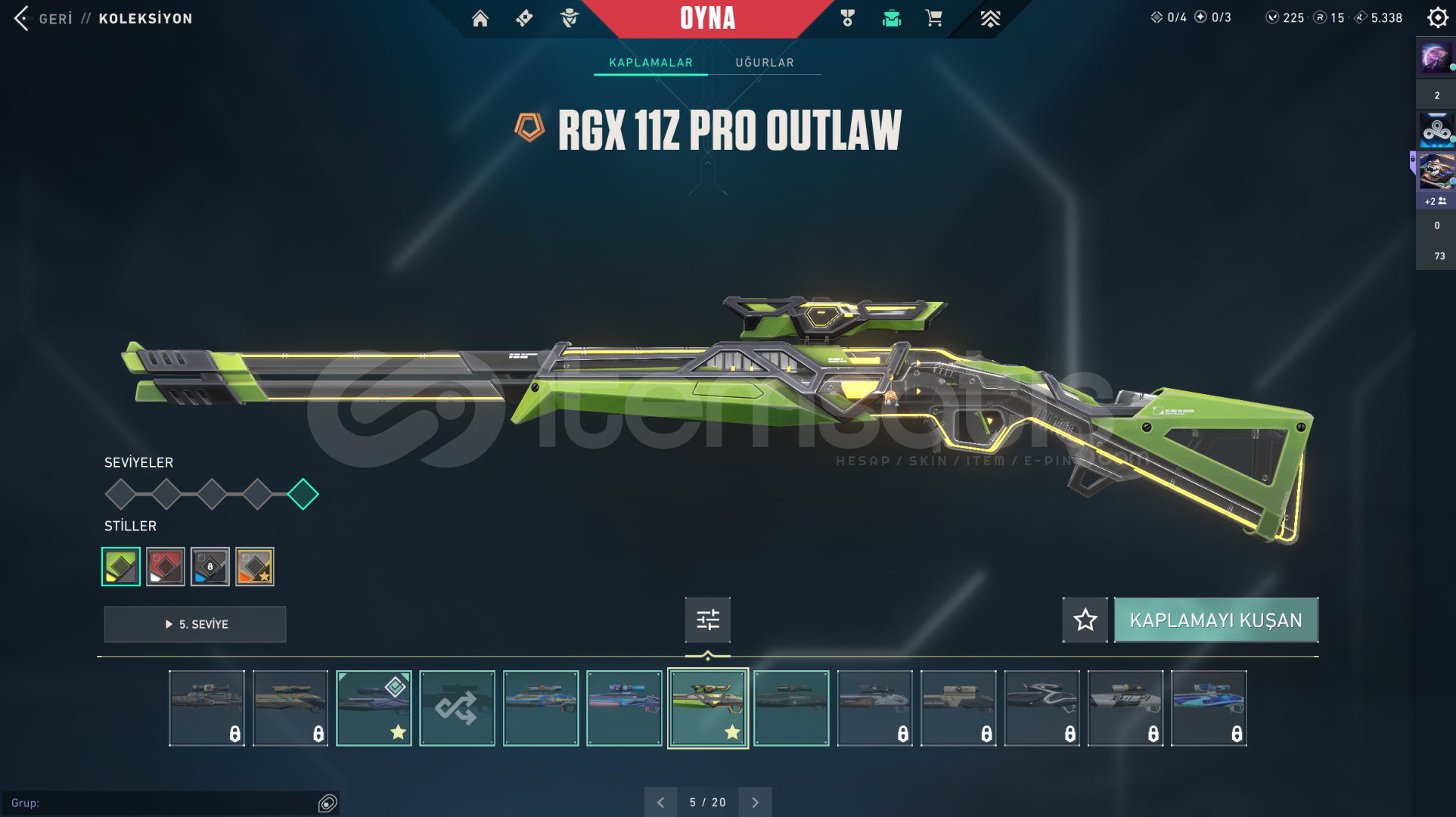Equip skin with Kaplamayı Kuşan
Image resolution: width=1456 pixels, height=817 pixels.
(x=1215, y=620)
